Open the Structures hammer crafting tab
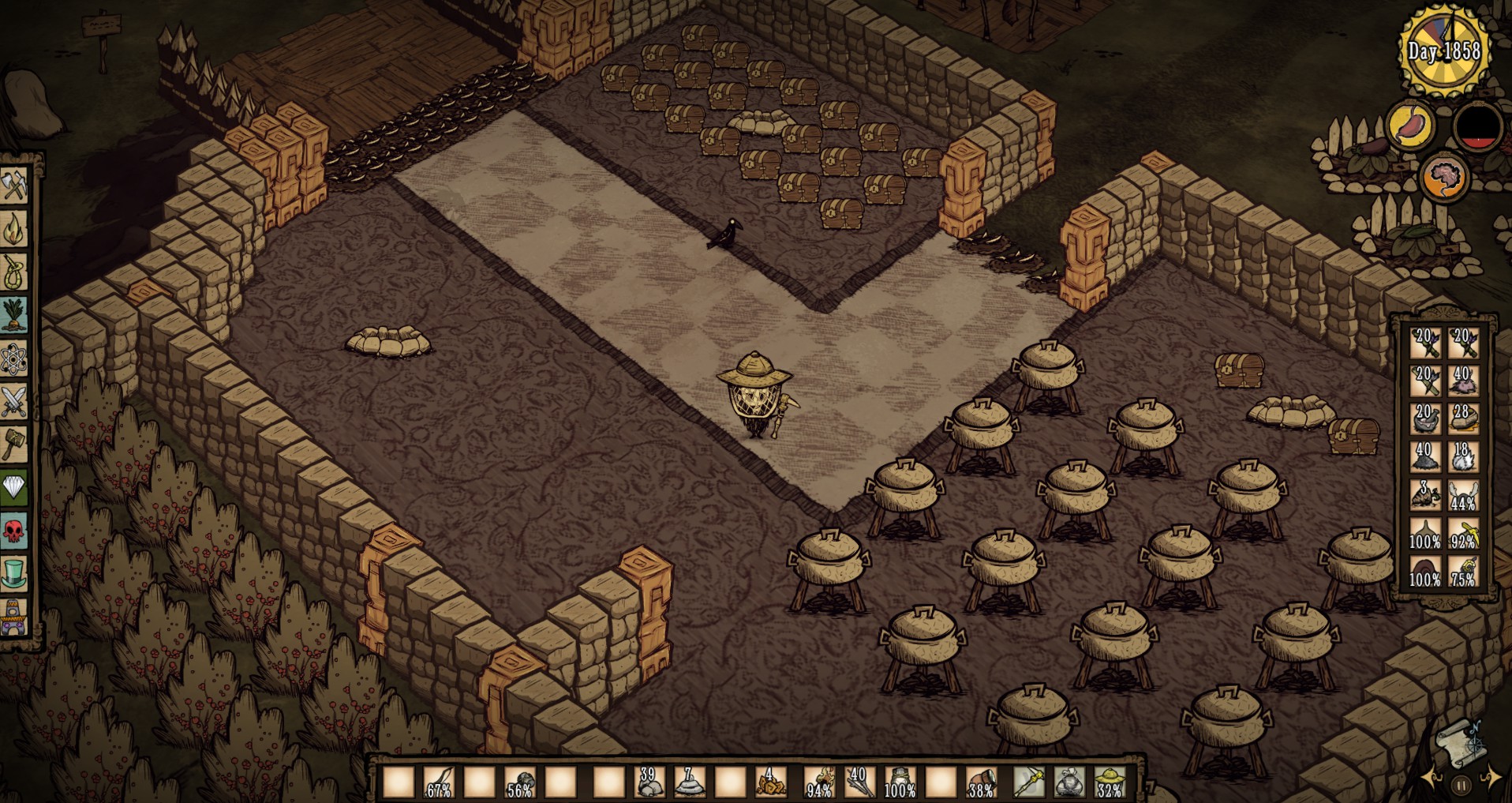 tap(14, 445)
